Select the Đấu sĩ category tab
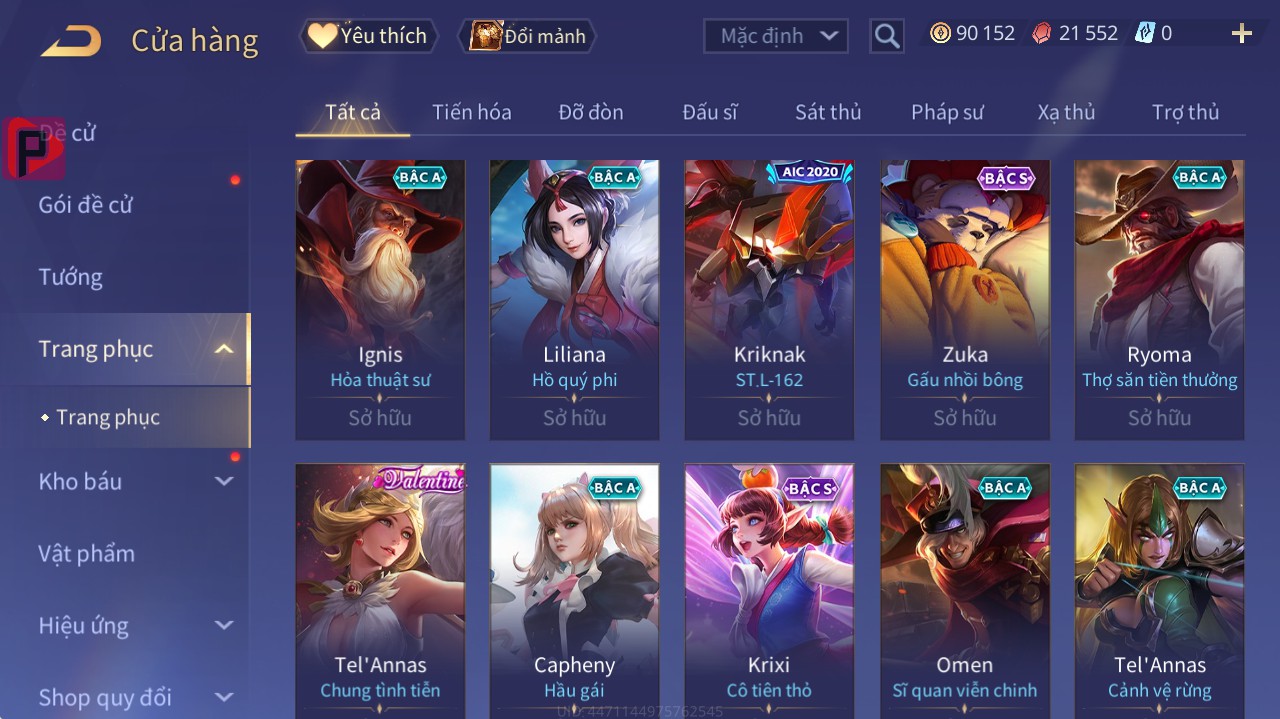Viewport: 1280px width, 719px height. [709, 112]
